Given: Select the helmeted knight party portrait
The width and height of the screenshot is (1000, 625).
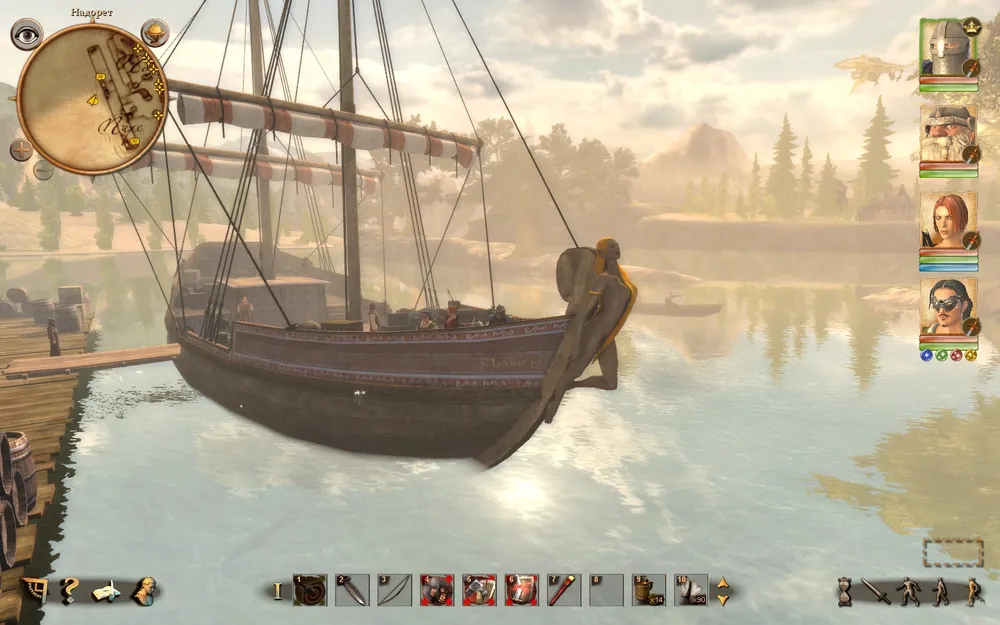Looking at the screenshot, I should coord(947,48).
